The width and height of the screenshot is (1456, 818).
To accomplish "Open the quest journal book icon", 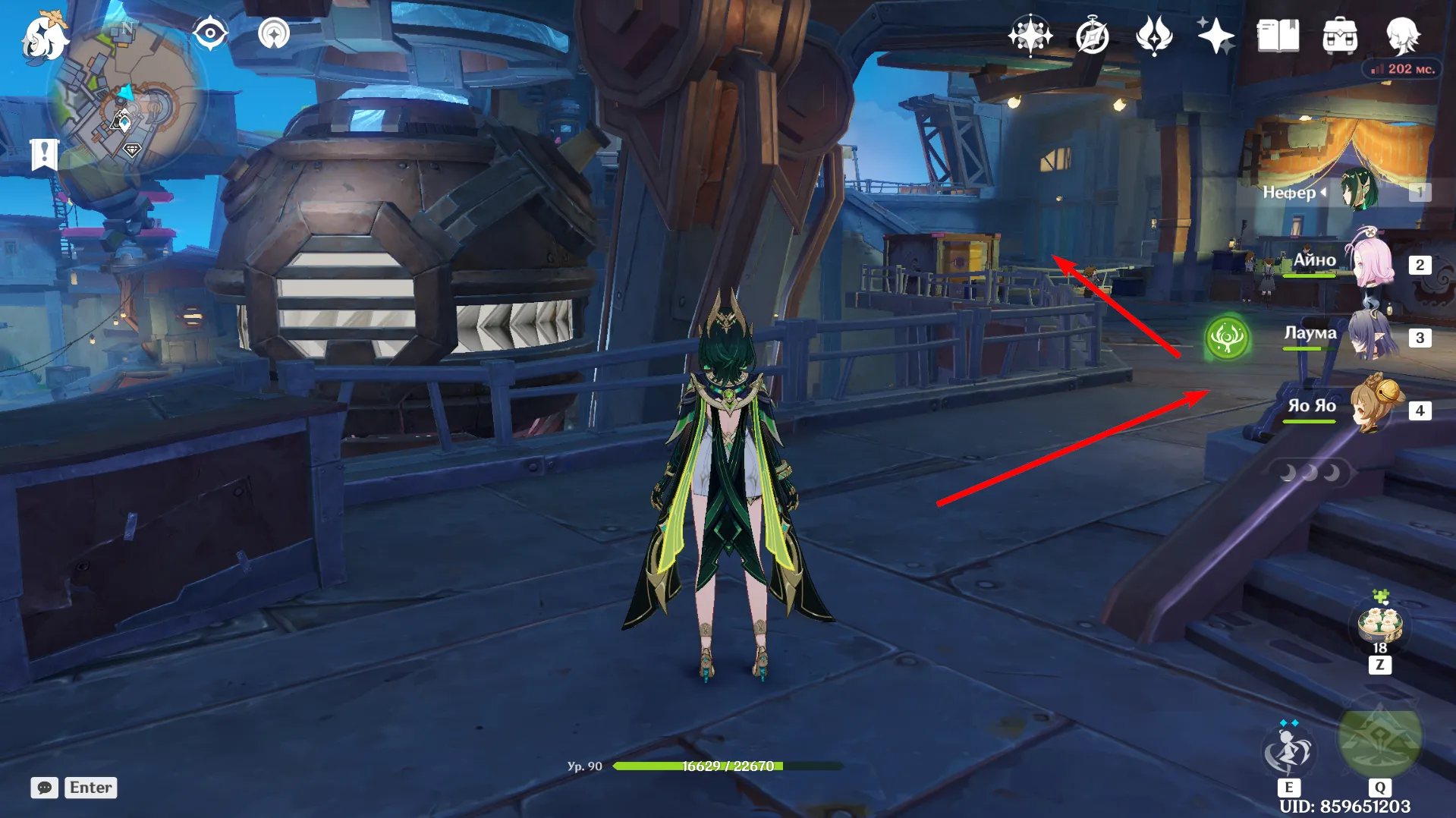I will click(x=1279, y=35).
